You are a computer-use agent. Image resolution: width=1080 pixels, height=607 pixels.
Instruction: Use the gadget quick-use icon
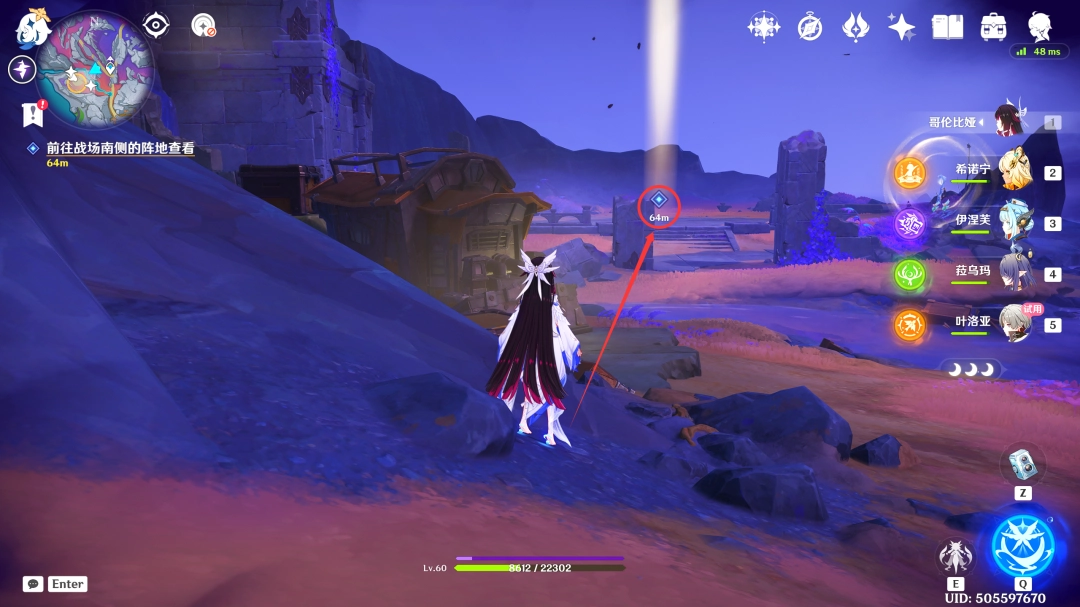coord(1022,463)
